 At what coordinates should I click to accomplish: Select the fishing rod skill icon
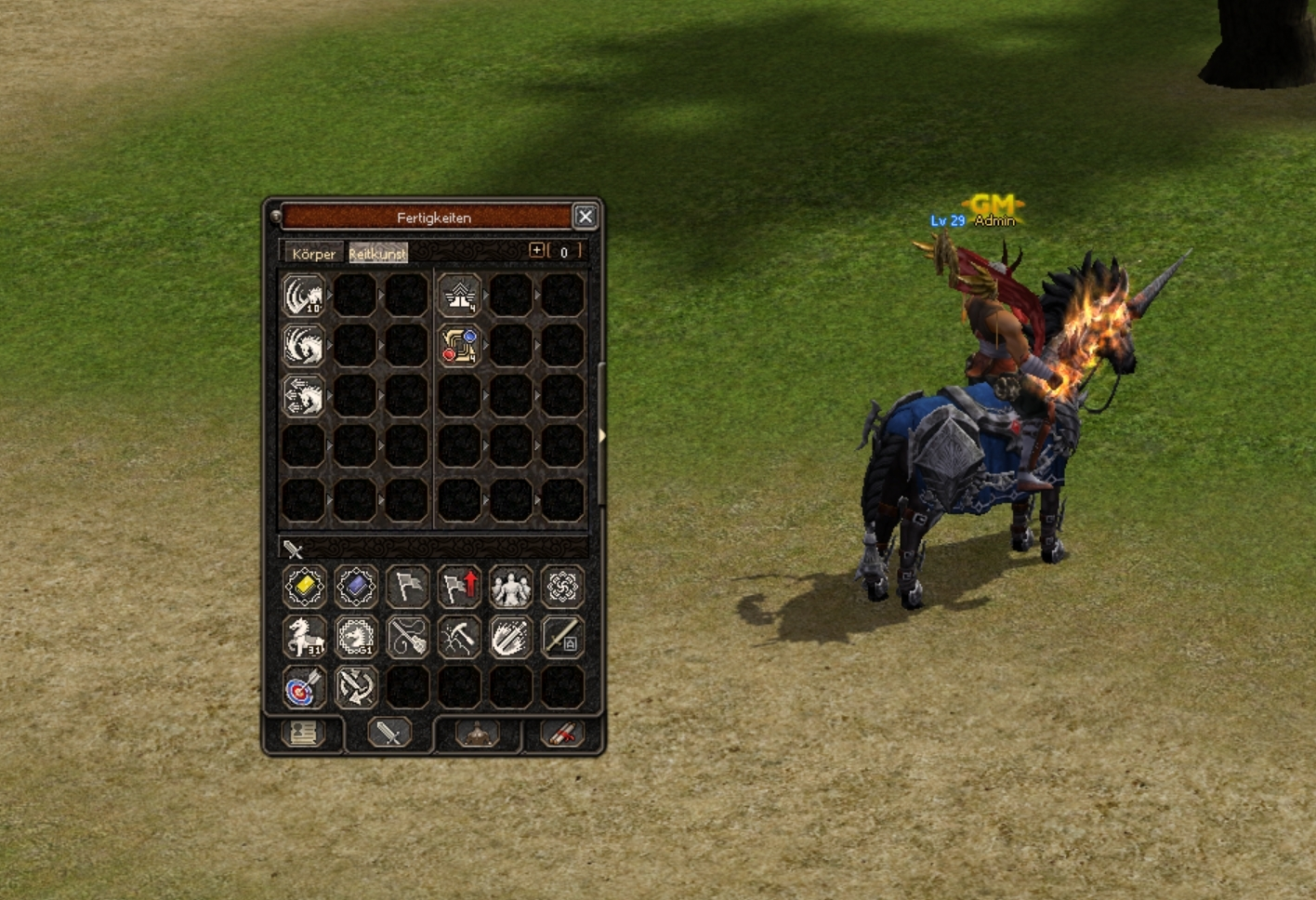click(407, 637)
